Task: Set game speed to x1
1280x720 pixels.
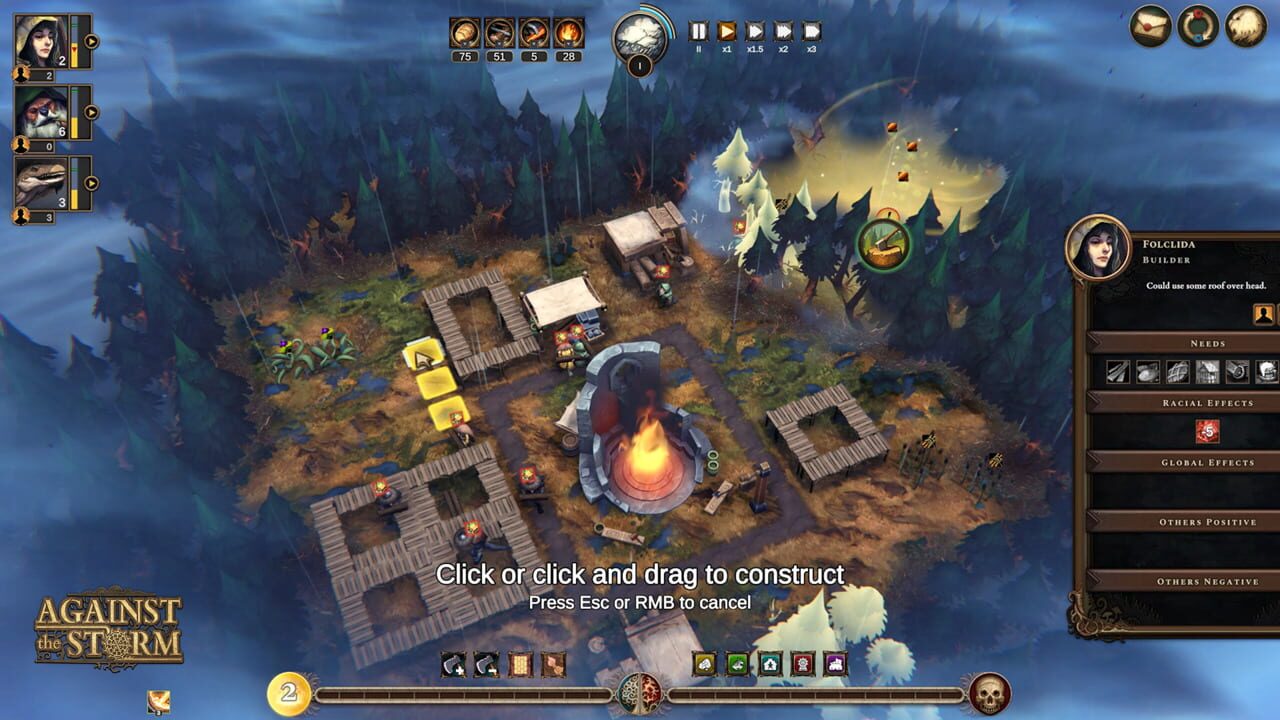Action: click(x=727, y=31)
